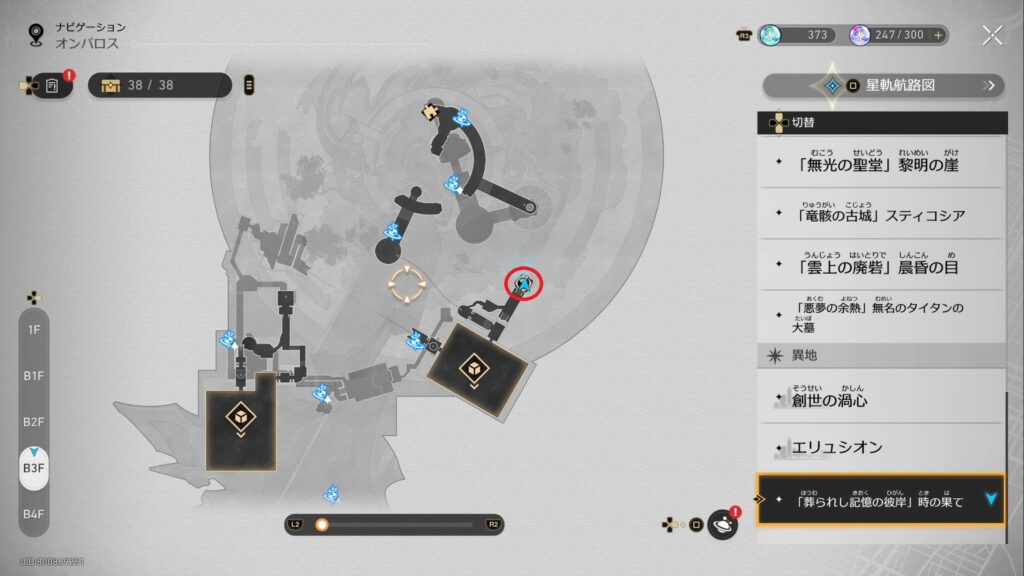The height and width of the screenshot is (576, 1024).
Task: Open the 創世の渦心 map
Action: [x=880, y=400]
